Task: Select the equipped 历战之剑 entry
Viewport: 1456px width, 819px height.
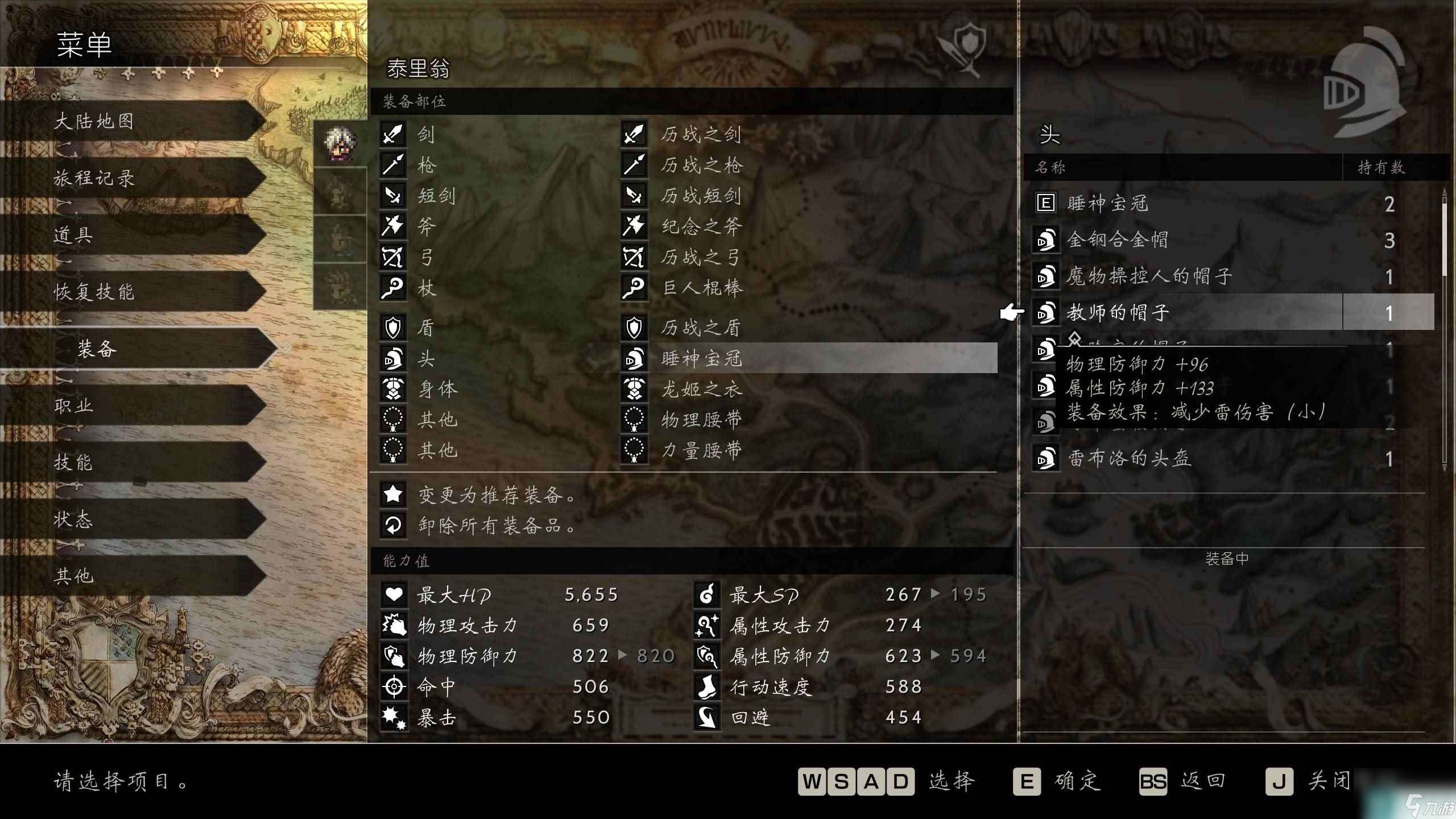Action: point(700,135)
